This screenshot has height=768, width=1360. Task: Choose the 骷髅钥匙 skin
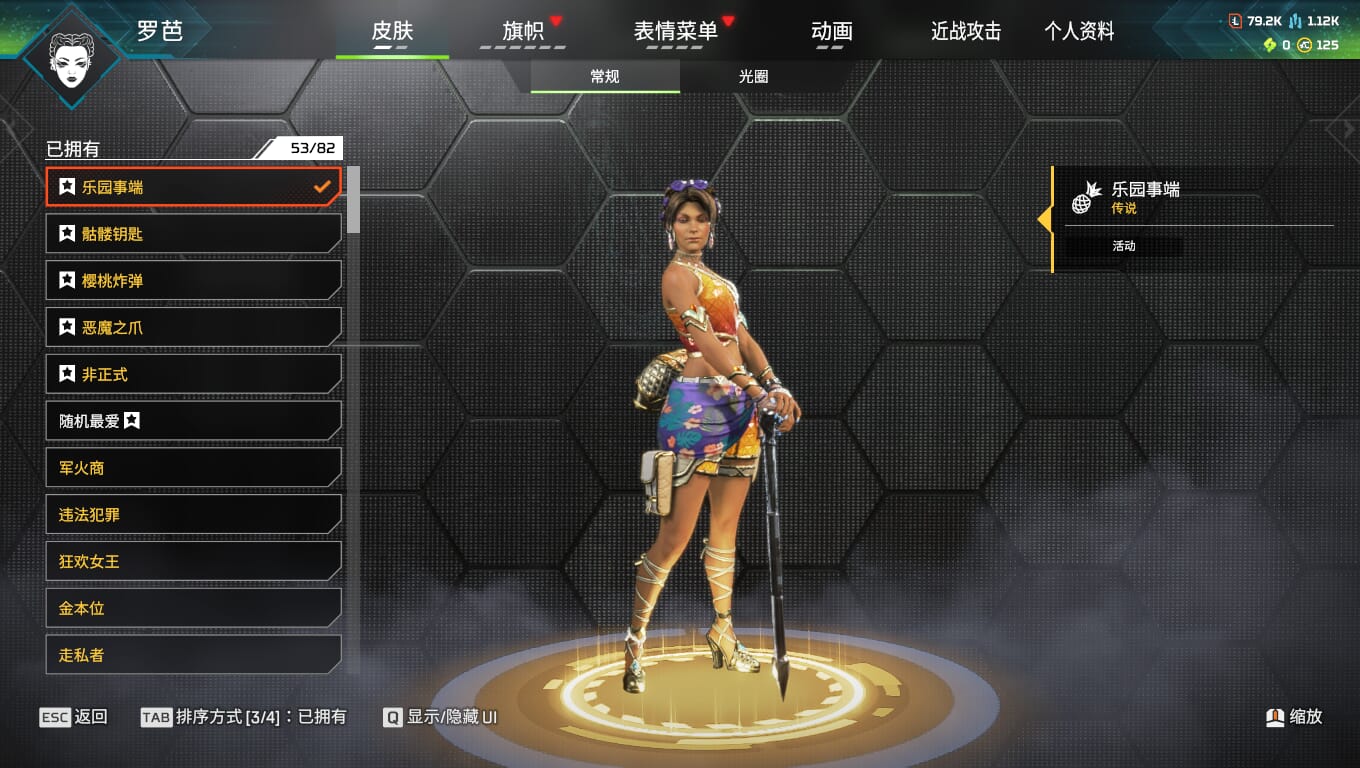point(193,234)
